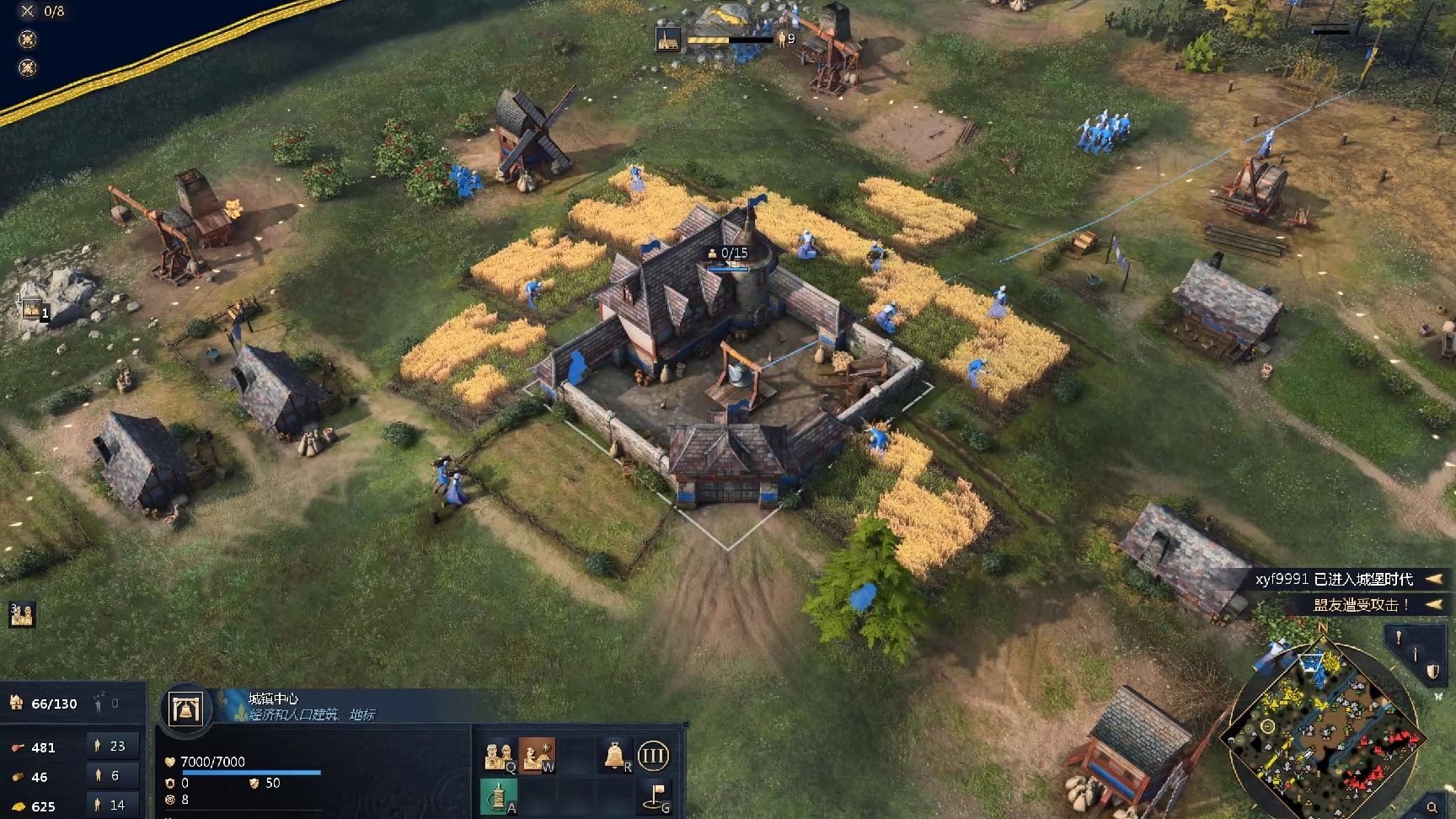Select the 23 food villagers
This screenshot has width=1456, height=819.
pyautogui.click(x=110, y=747)
